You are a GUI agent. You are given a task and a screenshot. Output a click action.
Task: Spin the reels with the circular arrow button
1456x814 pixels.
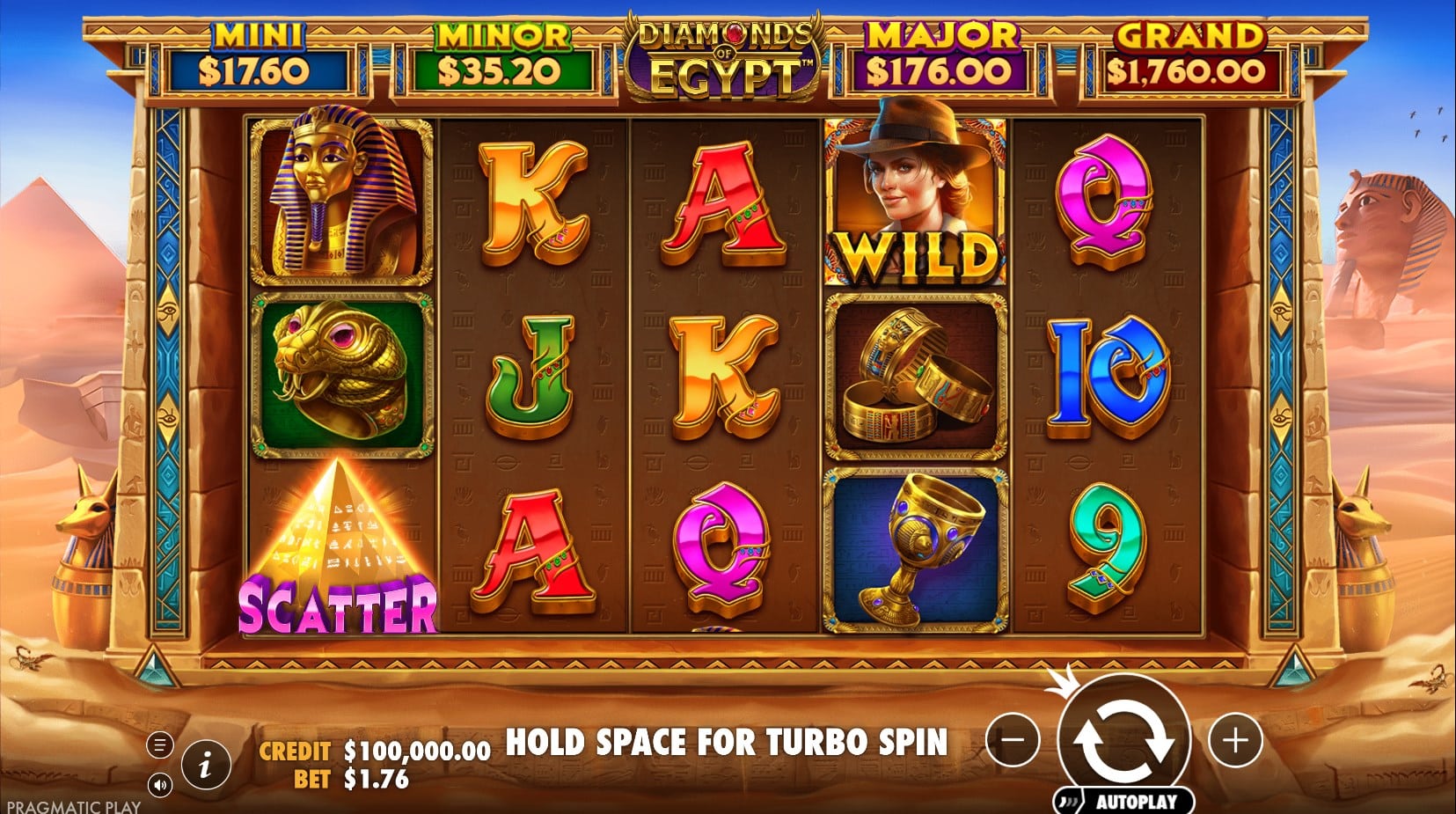point(1123,740)
